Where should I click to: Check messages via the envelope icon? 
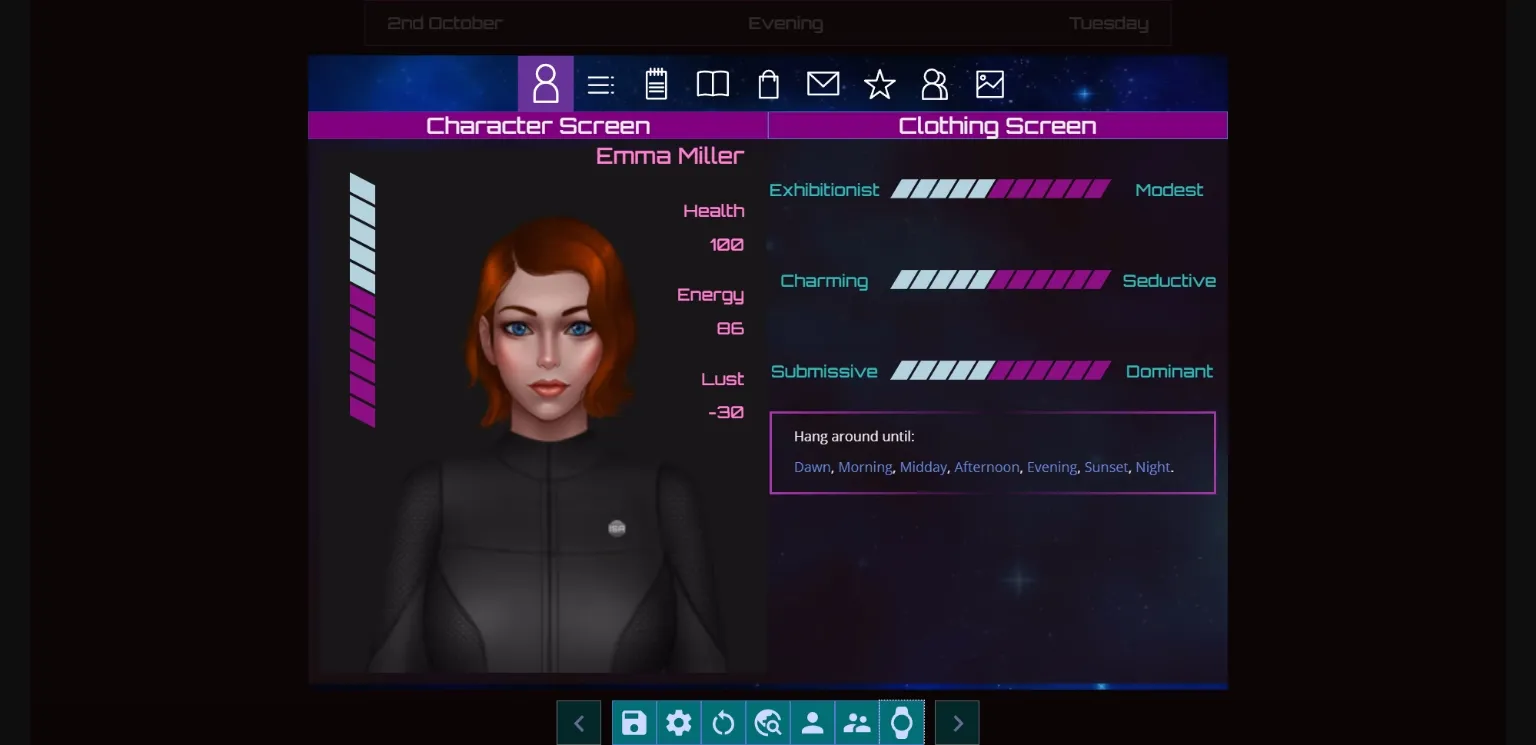tap(823, 84)
